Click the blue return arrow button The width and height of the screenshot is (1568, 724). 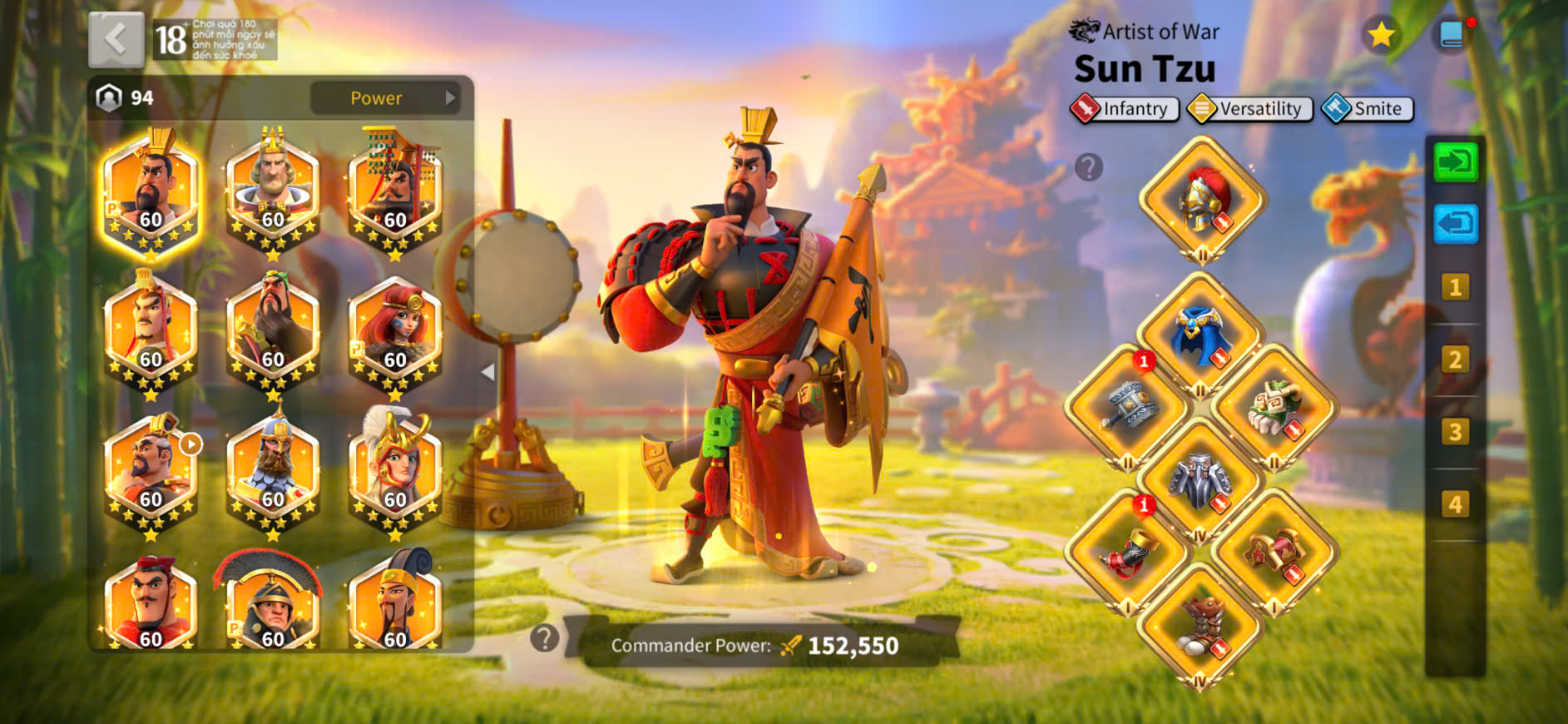[x=1456, y=224]
